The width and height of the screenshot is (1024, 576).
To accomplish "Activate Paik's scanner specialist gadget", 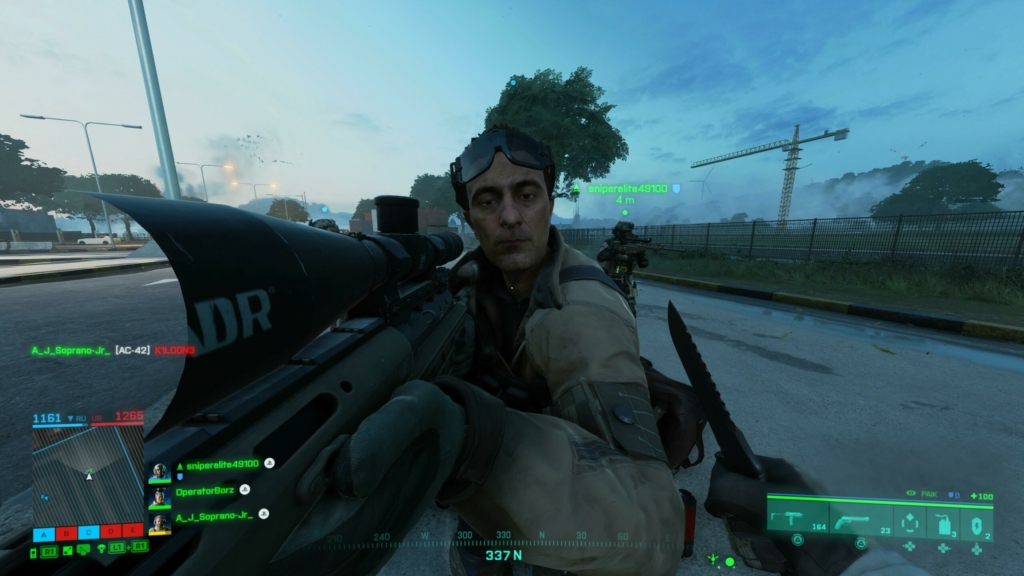I will point(909,522).
